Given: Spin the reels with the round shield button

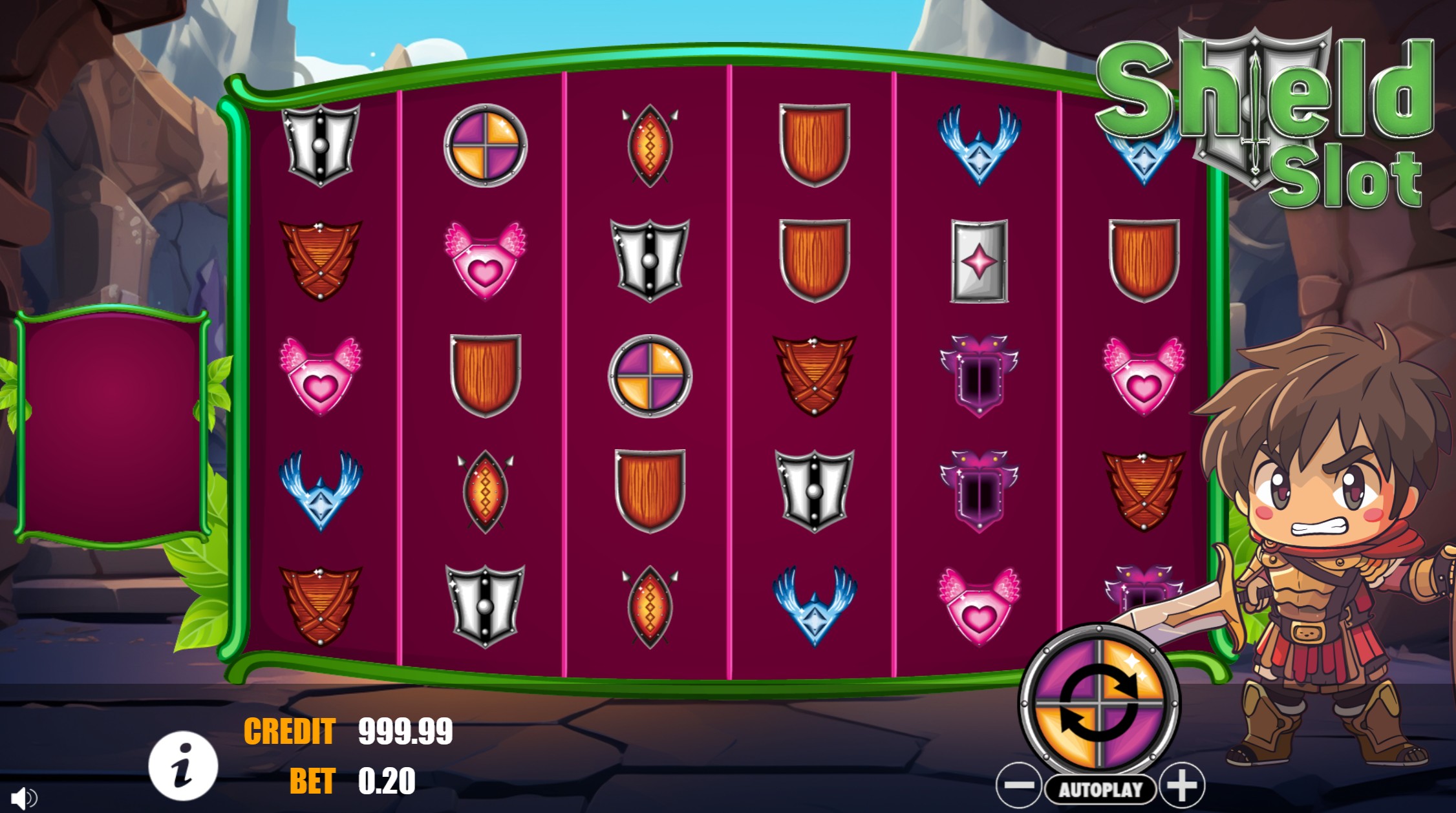Looking at the screenshot, I should pos(1098,702).
